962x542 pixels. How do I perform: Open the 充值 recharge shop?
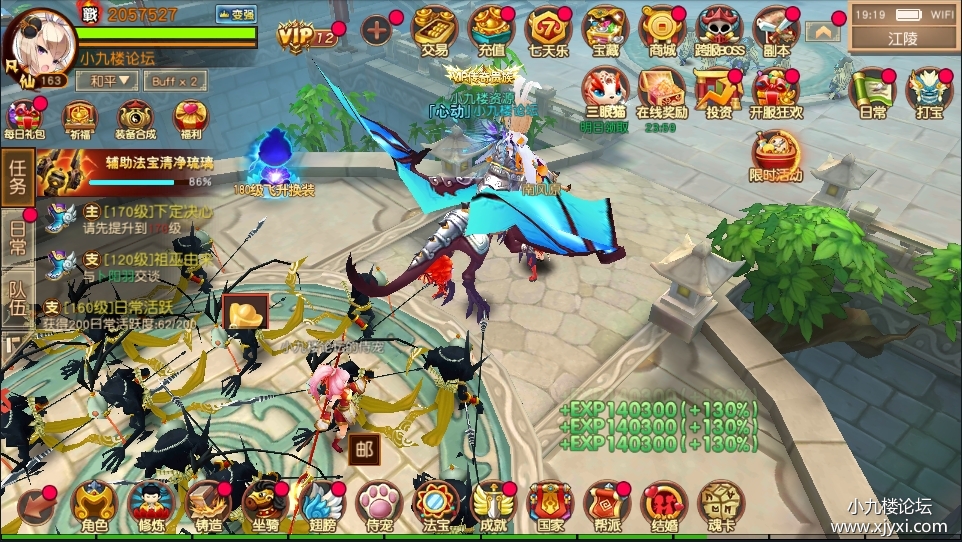click(491, 31)
